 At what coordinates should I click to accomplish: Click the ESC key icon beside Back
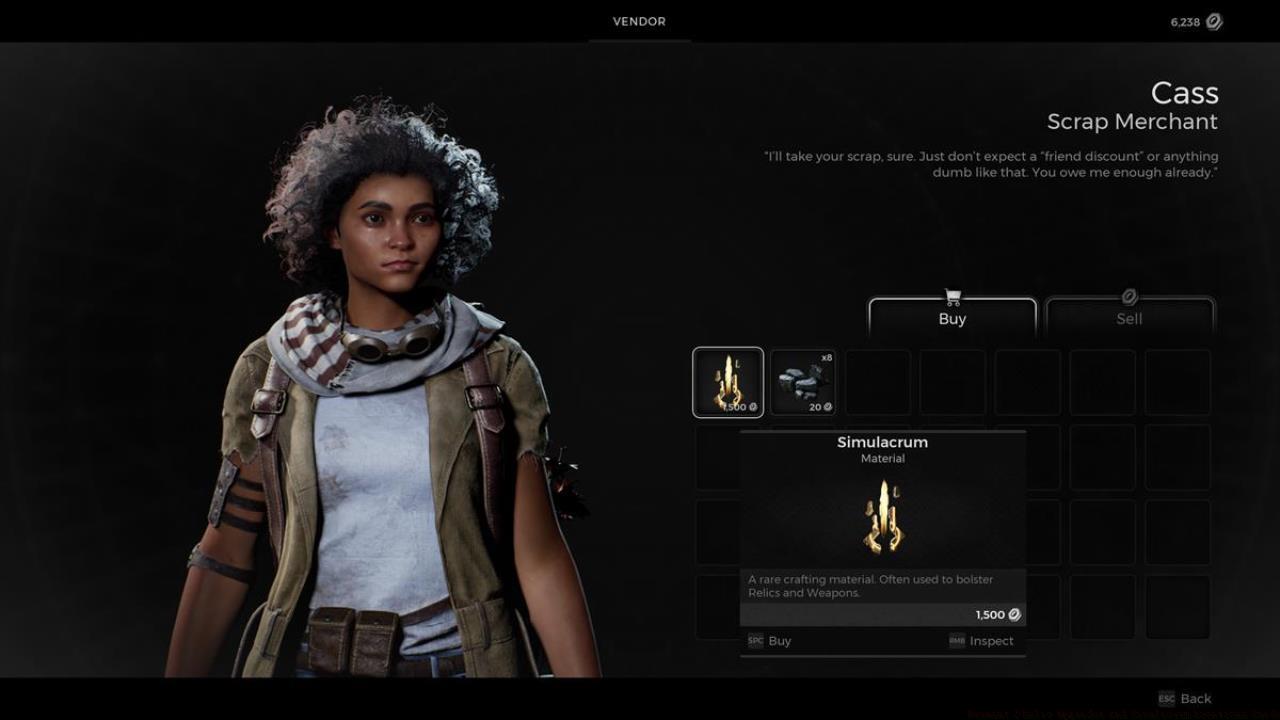(1166, 698)
